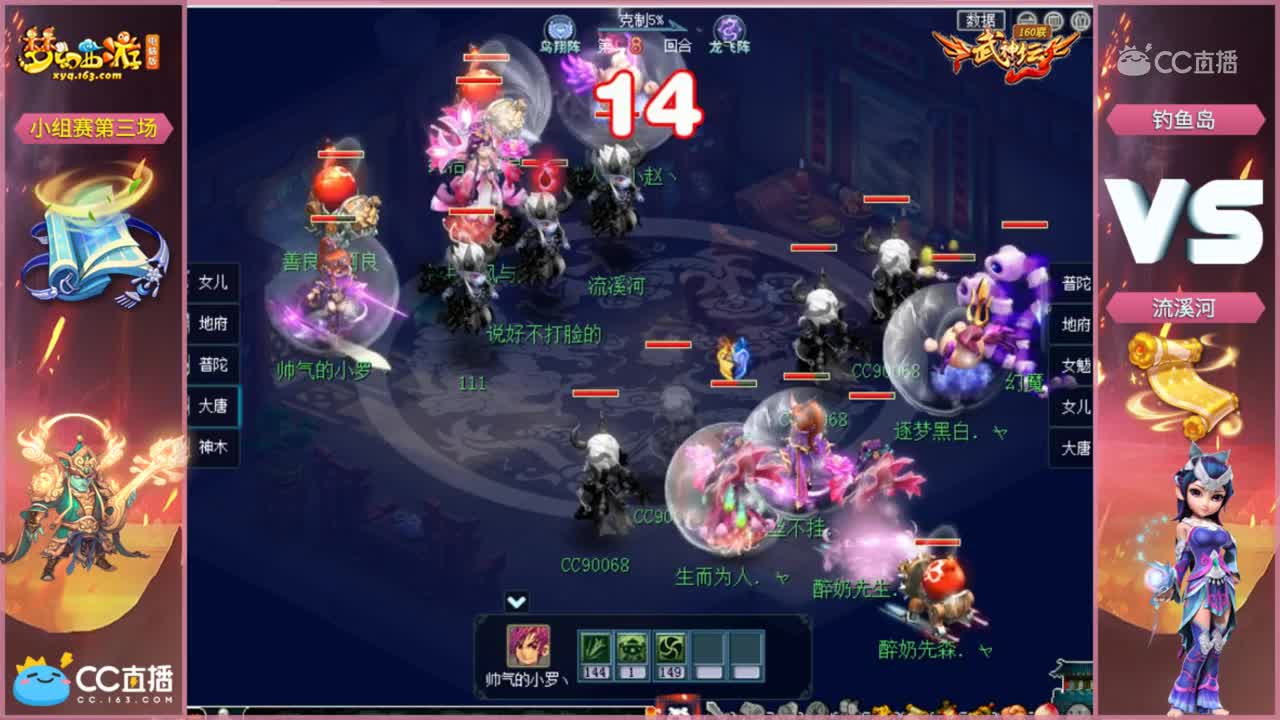Select the 岛翔阵 formation icon
The image size is (1280, 720).
point(558,27)
